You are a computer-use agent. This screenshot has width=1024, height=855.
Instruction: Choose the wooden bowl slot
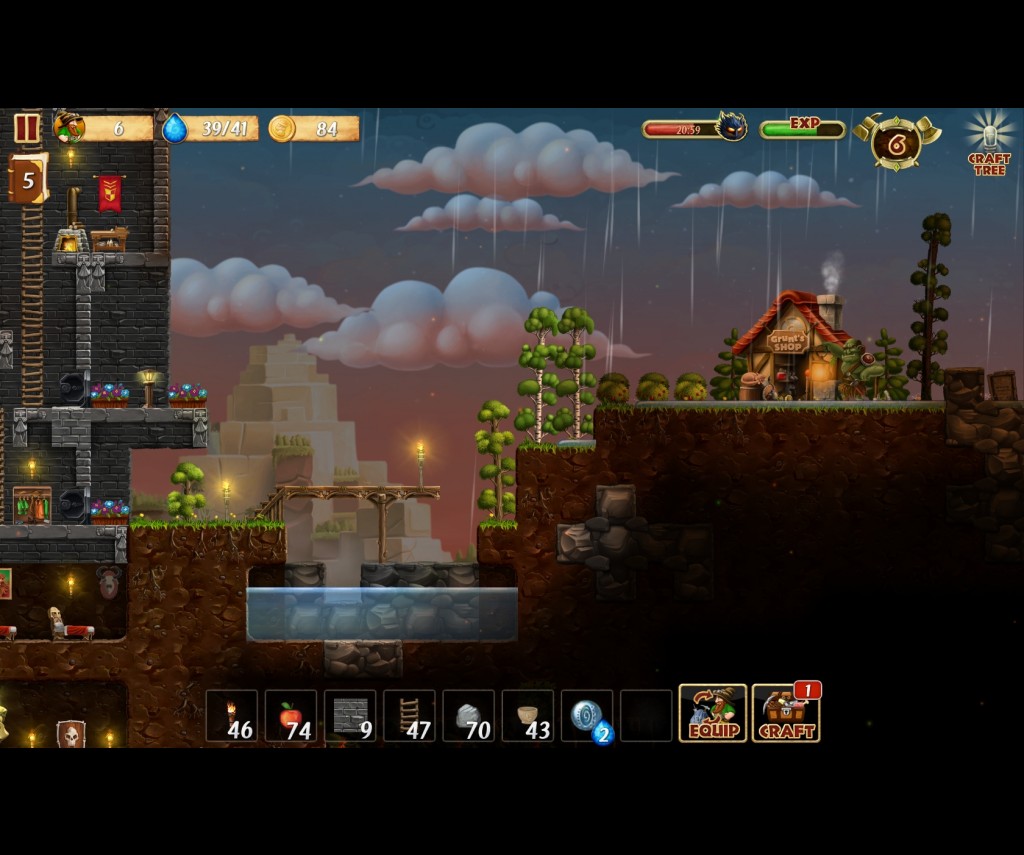[527, 716]
